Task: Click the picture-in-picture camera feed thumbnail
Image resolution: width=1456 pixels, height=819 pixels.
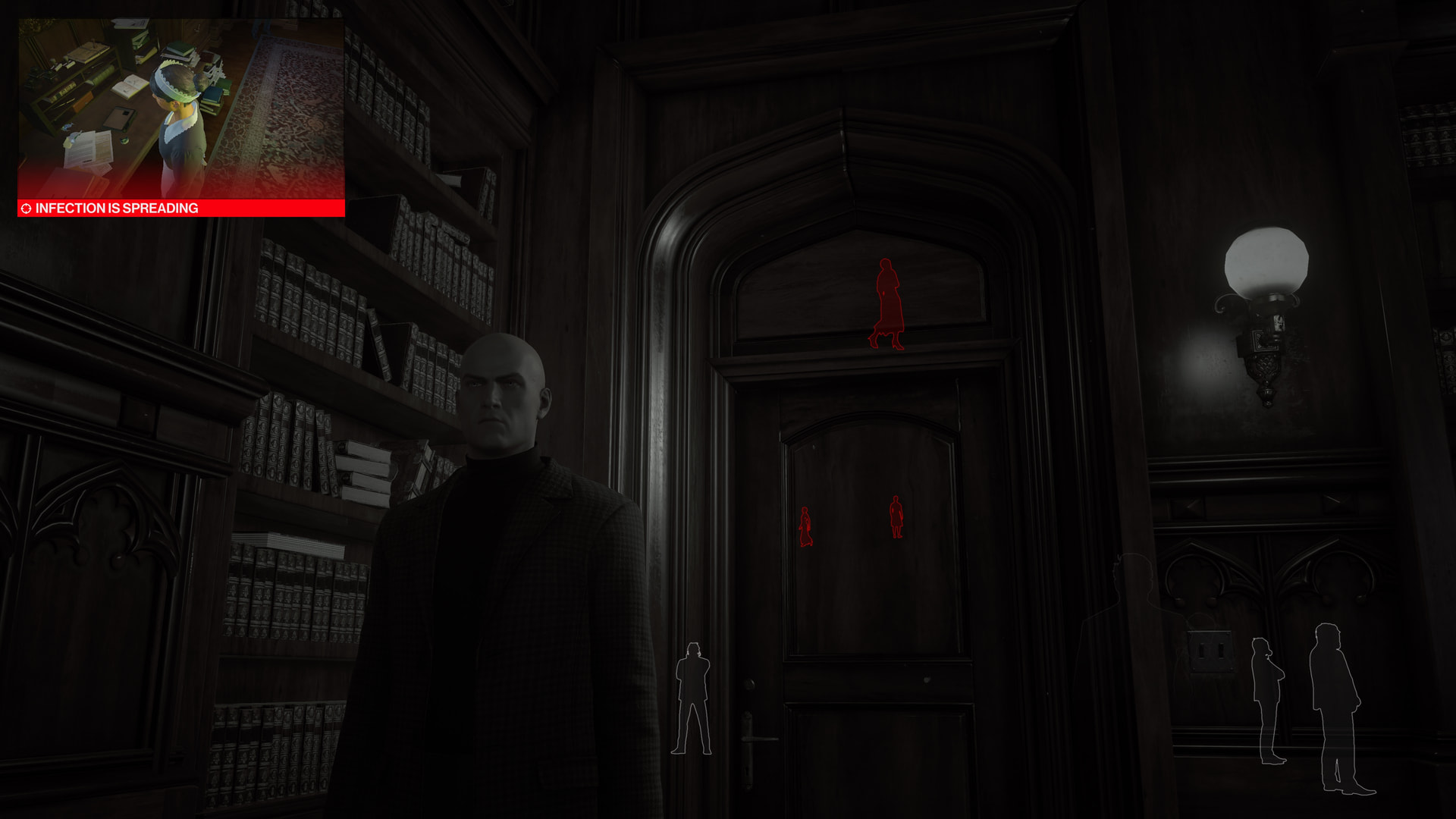Action: 180,108
